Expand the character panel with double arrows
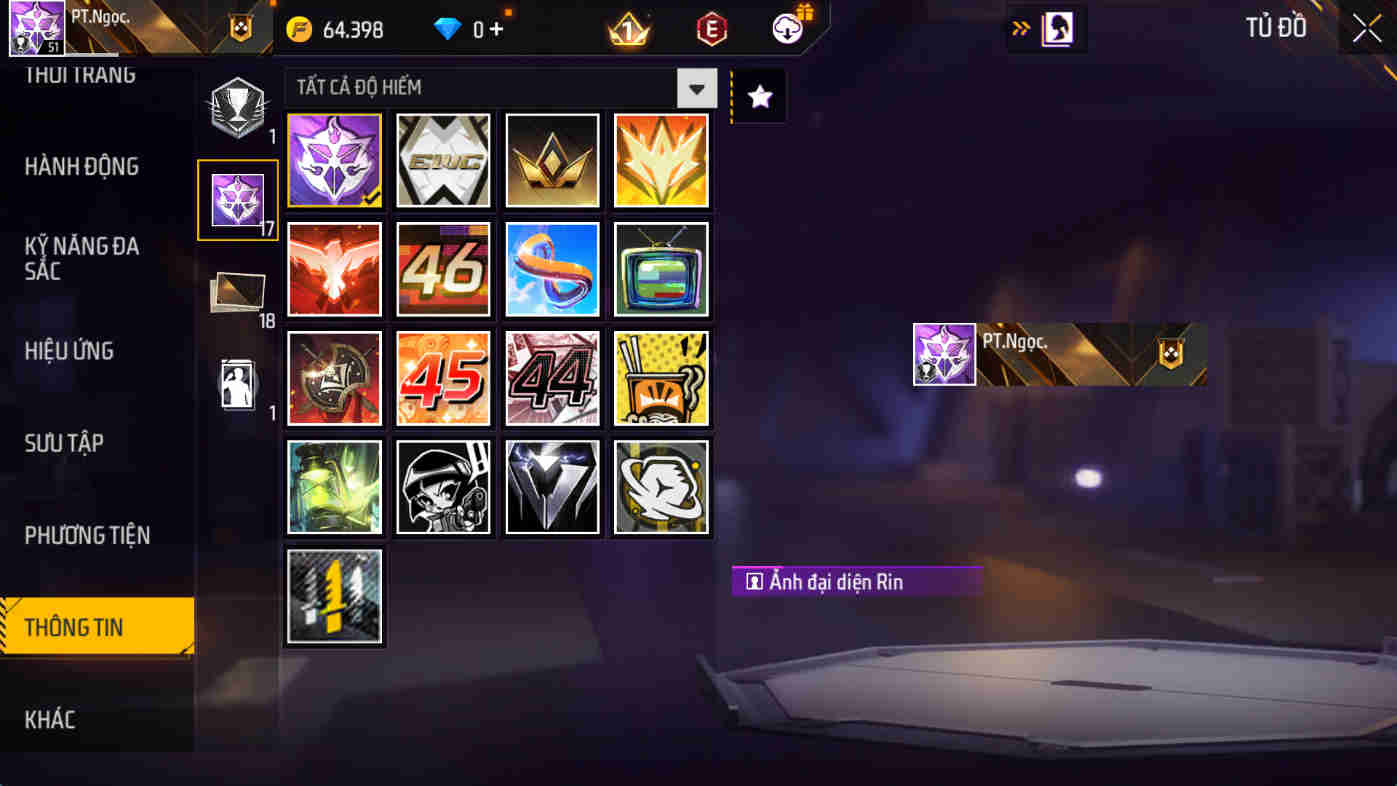Viewport: 1397px width, 786px height. 1018,28
